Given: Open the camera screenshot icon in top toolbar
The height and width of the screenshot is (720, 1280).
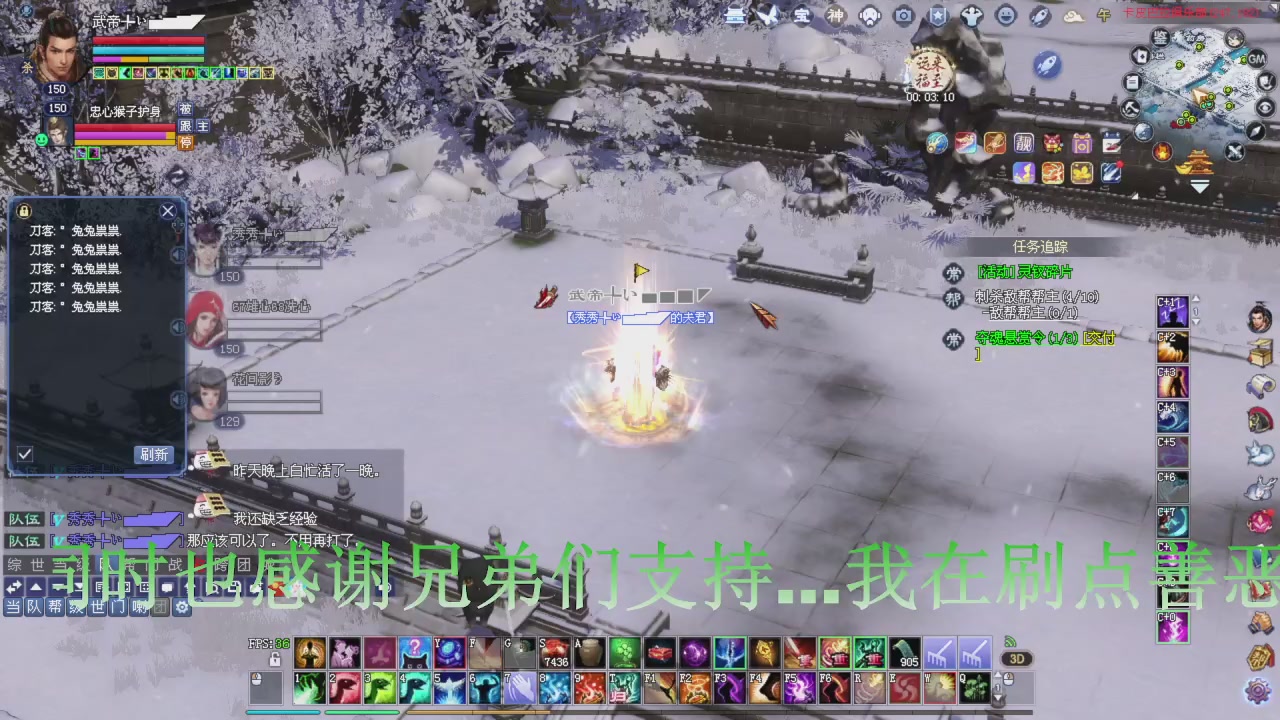Looking at the screenshot, I should [x=904, y=16].
